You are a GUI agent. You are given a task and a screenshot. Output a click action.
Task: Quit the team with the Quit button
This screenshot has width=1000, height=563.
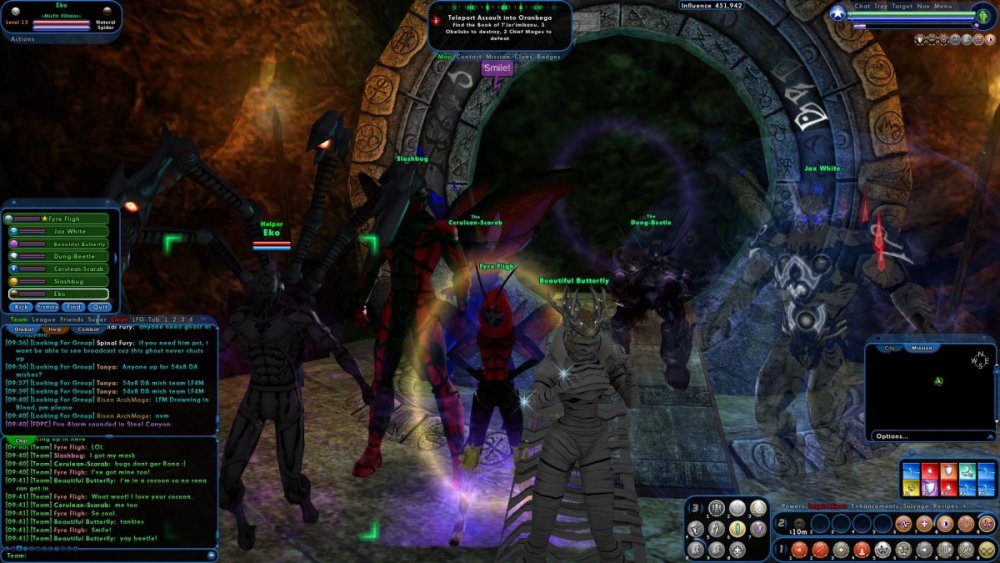click(x=100, y=306)
